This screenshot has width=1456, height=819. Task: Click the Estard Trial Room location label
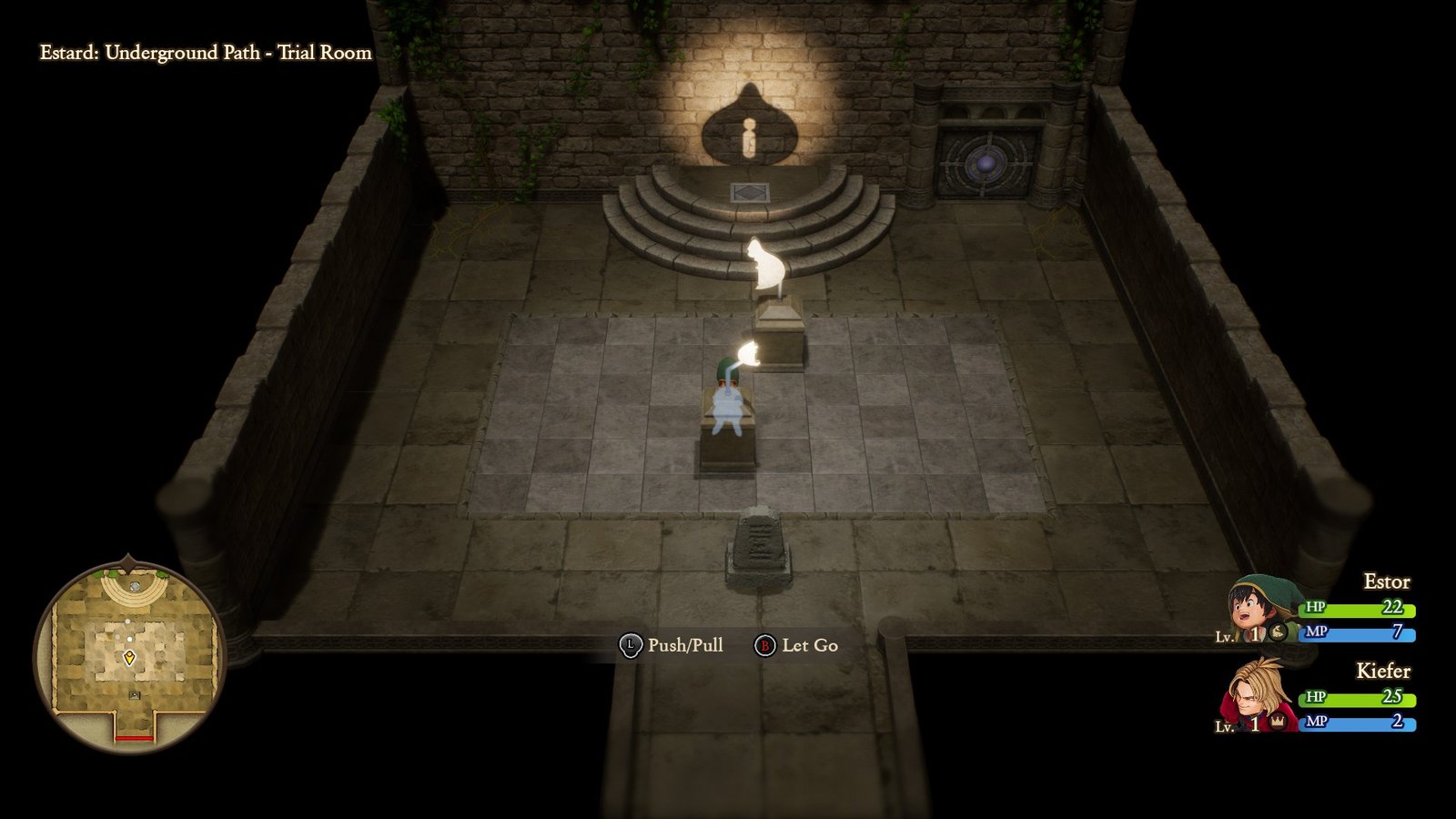click(x=205, y=53)
